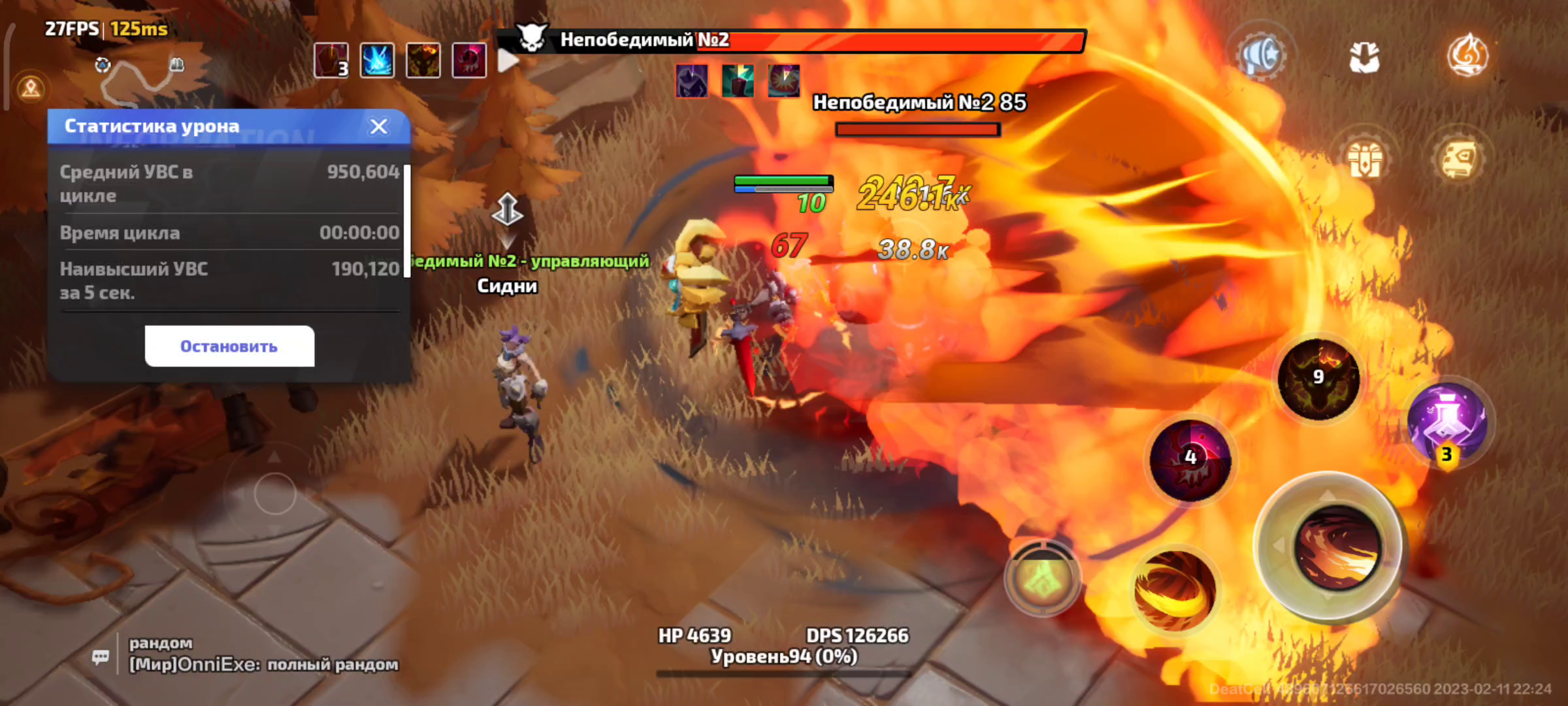Open the gift box rewards

1365,159
